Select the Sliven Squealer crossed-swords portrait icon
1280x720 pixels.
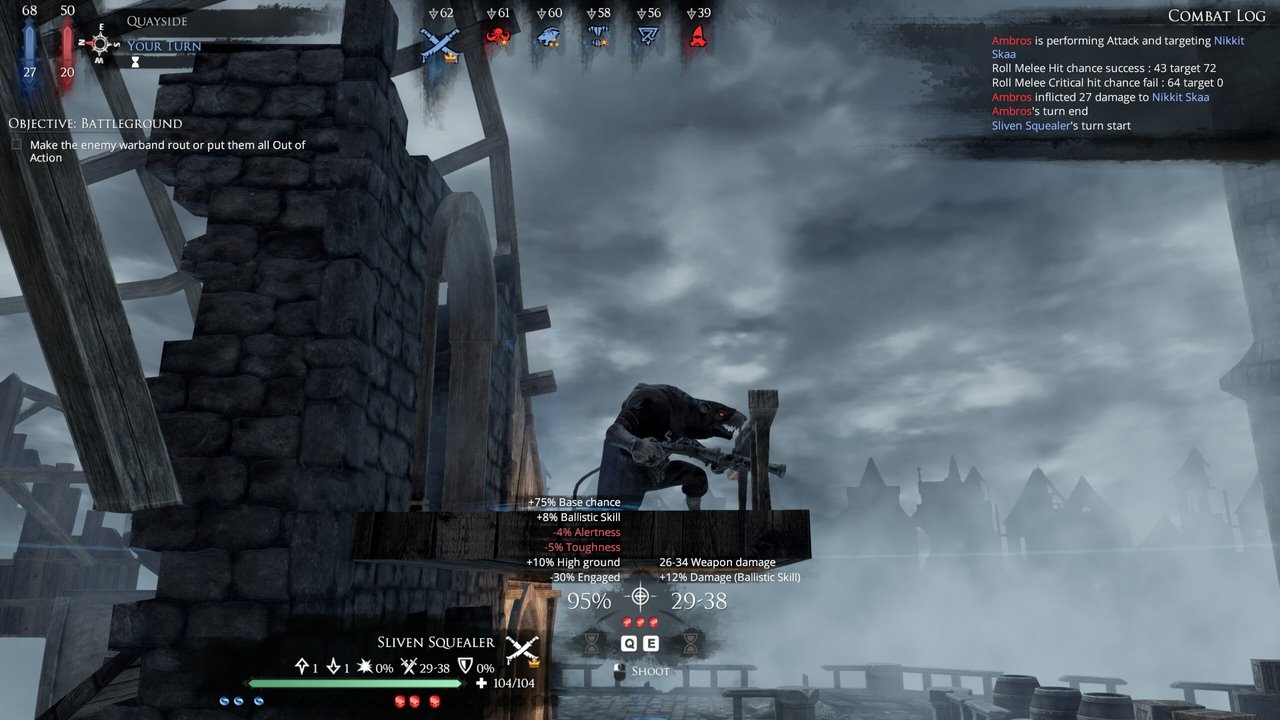point(522,649)
